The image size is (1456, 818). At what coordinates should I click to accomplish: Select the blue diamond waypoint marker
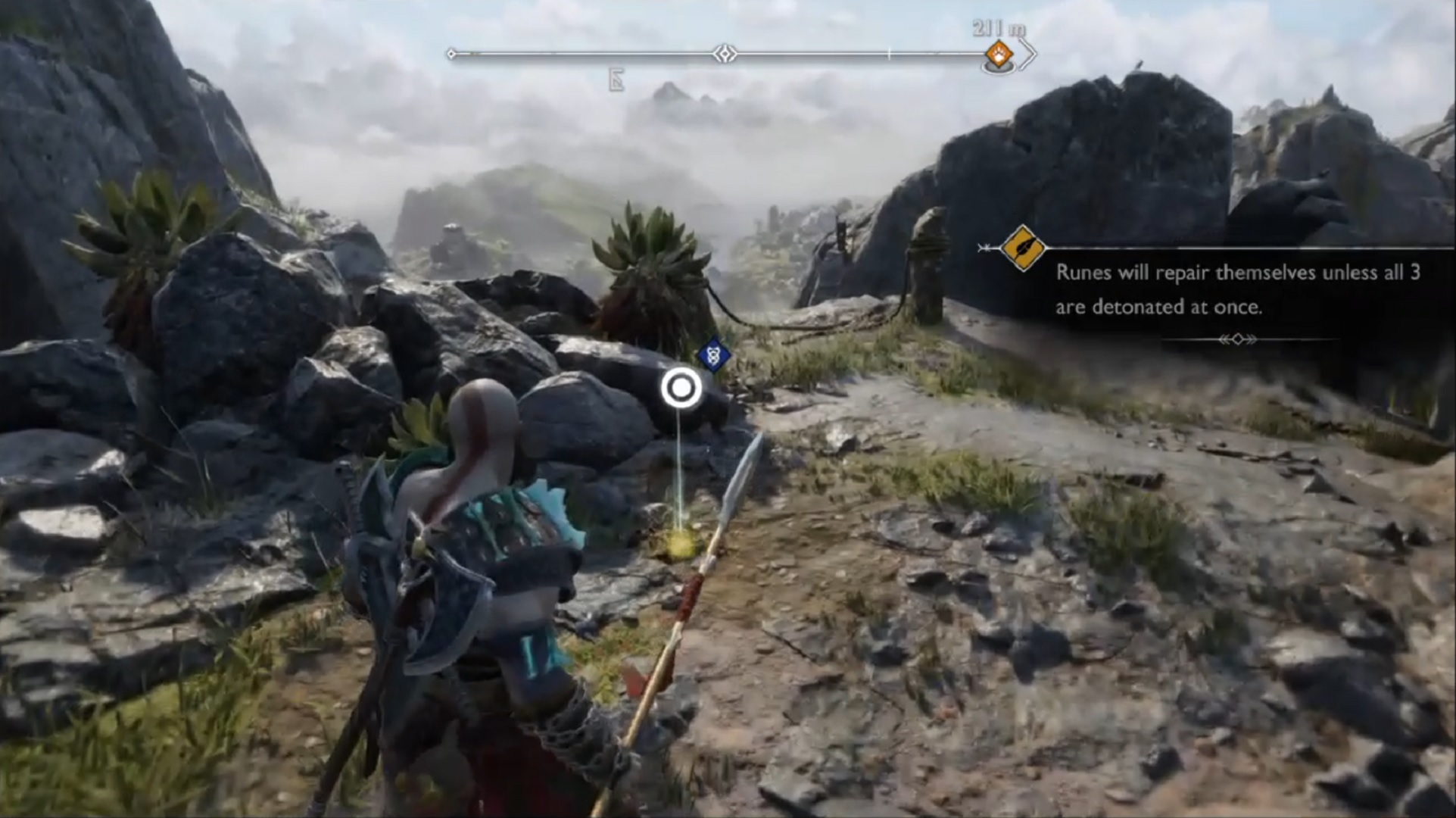[713, 354]
